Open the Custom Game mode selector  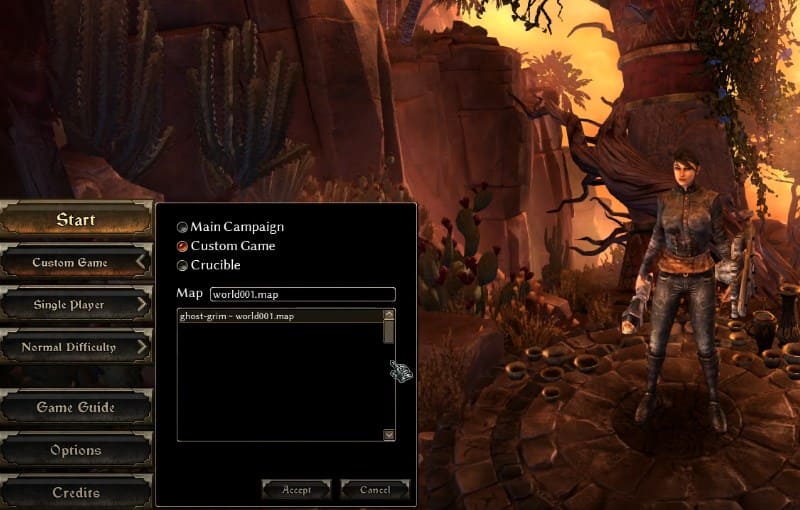click(x=76, y=263)
